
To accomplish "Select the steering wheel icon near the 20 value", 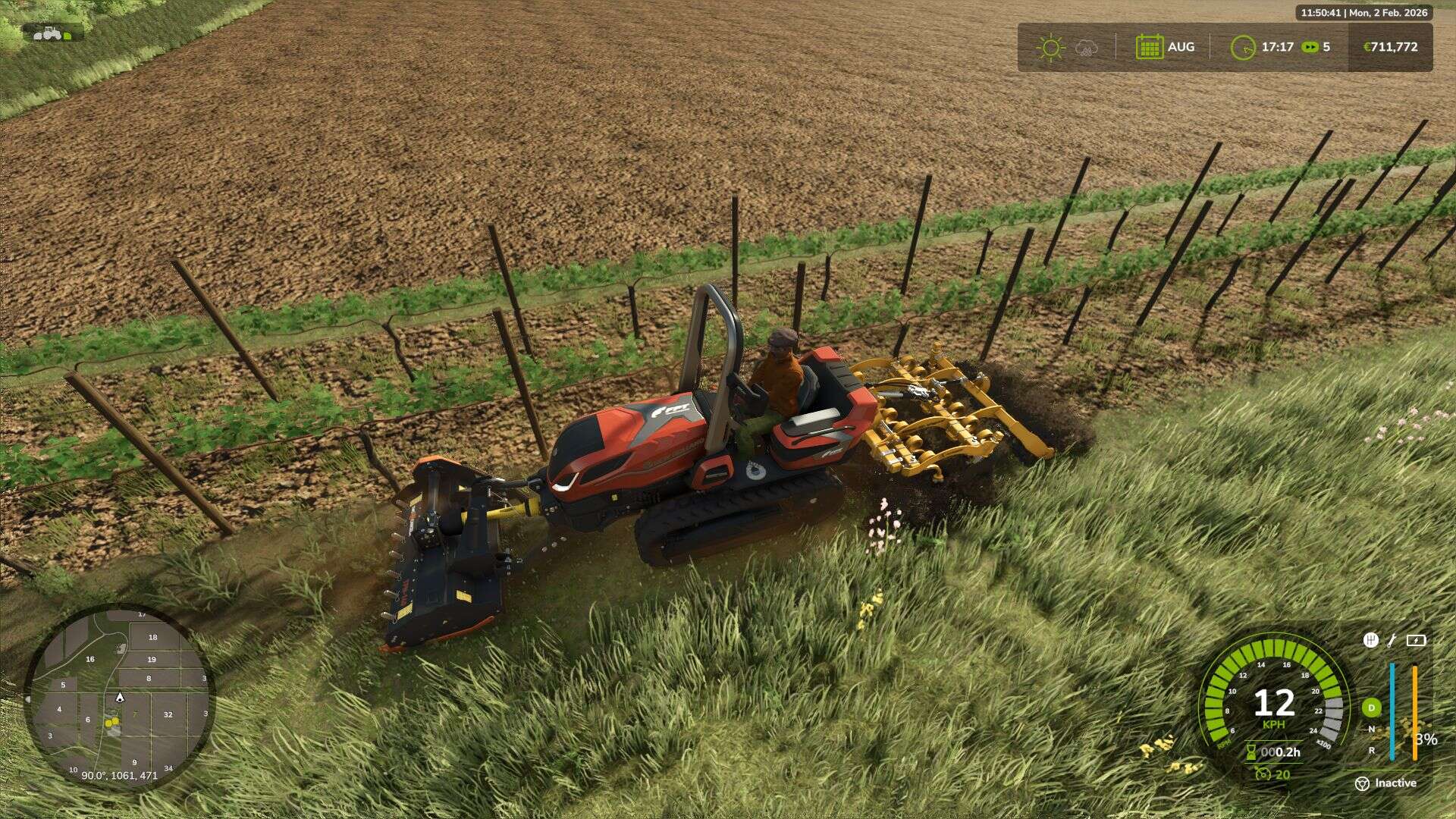I will tap(1263, 774).
